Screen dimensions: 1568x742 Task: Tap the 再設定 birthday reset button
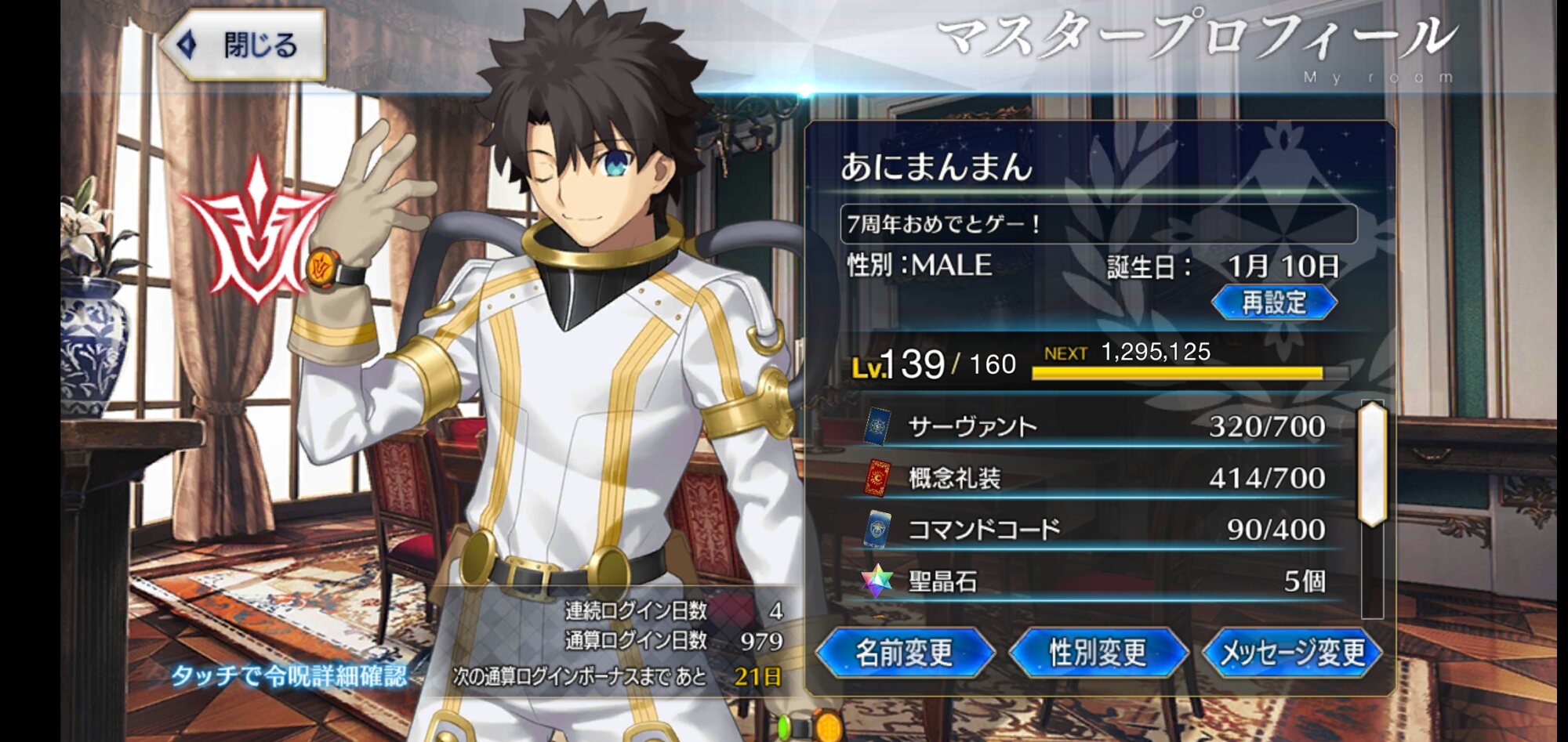coord(1274,302)
